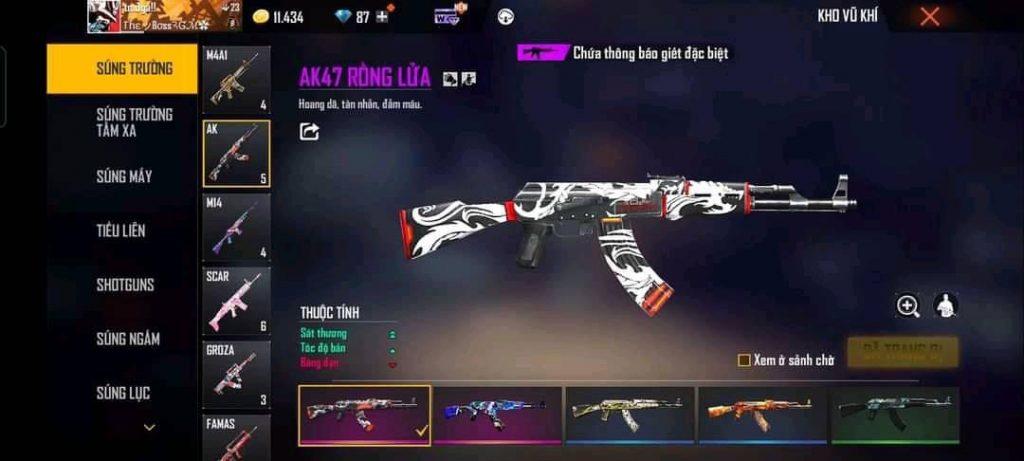The width and height of the screenshot is (1024, 461).
Task: Select the Tiểu Liên category
Action: [121, 231]
